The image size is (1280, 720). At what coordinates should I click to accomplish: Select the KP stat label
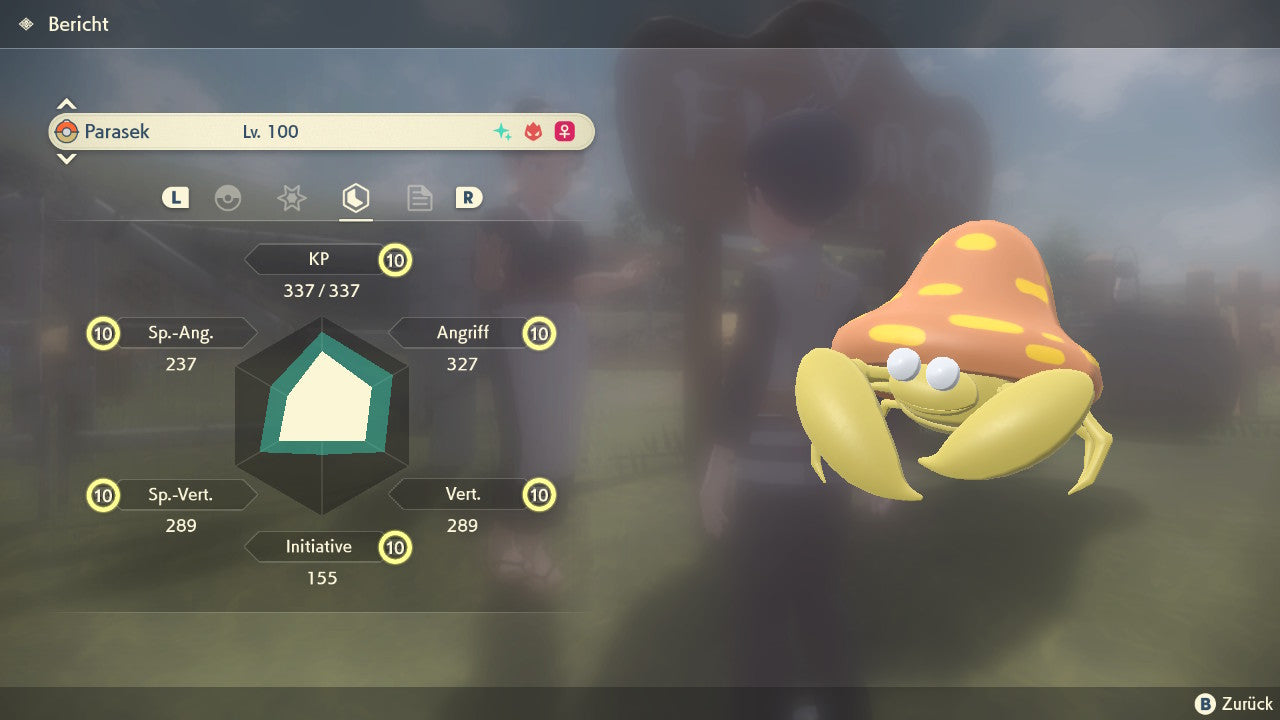coord(318,260)
